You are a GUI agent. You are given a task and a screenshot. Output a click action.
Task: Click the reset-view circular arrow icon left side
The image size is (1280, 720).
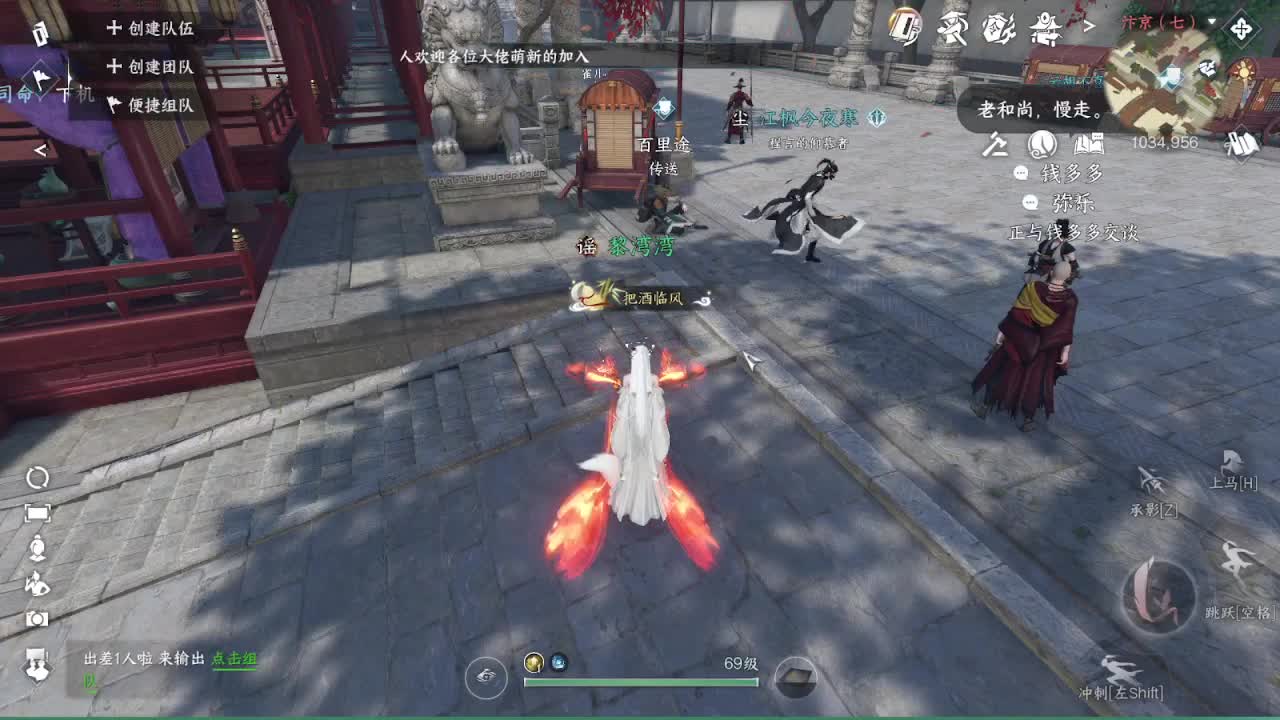37,477
